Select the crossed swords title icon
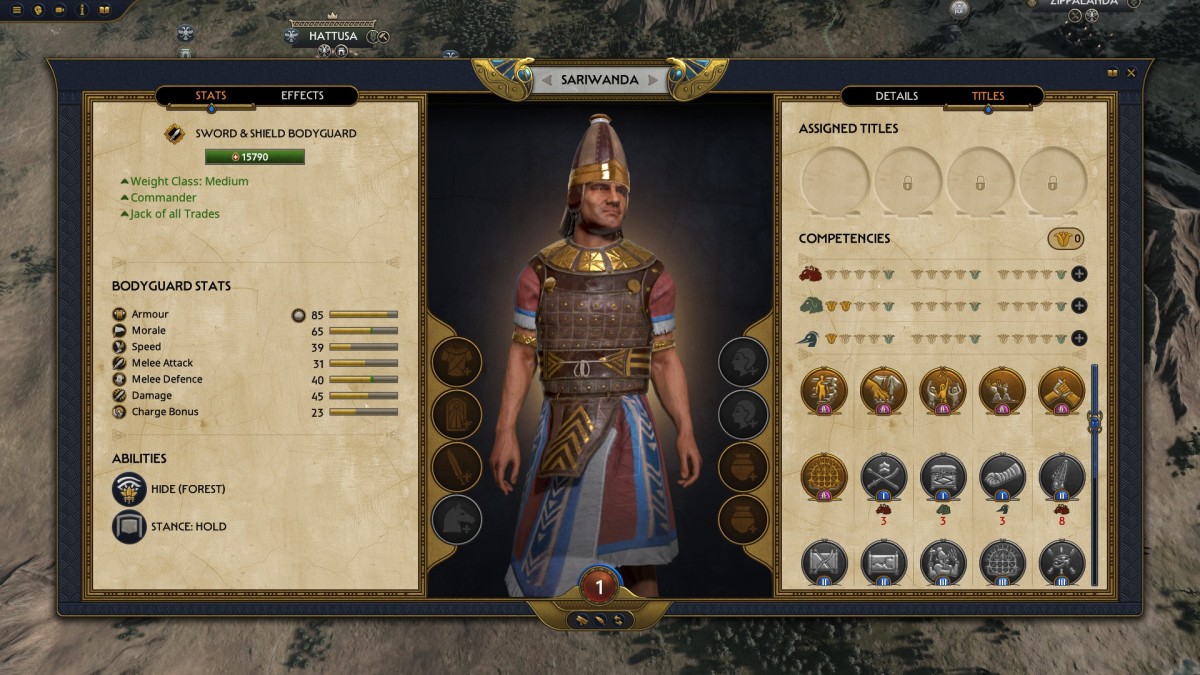Viewport: 1200px width, 675px height. tap(884, 476)
